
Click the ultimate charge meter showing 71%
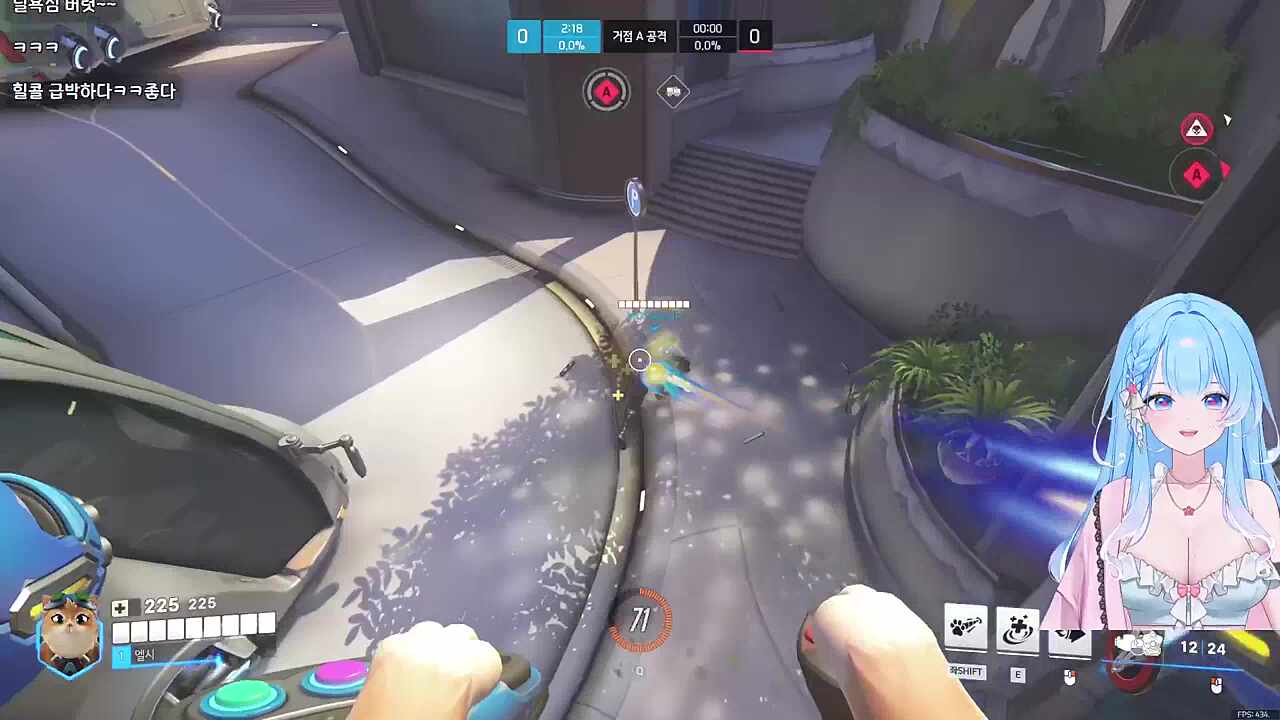point(641,620)
